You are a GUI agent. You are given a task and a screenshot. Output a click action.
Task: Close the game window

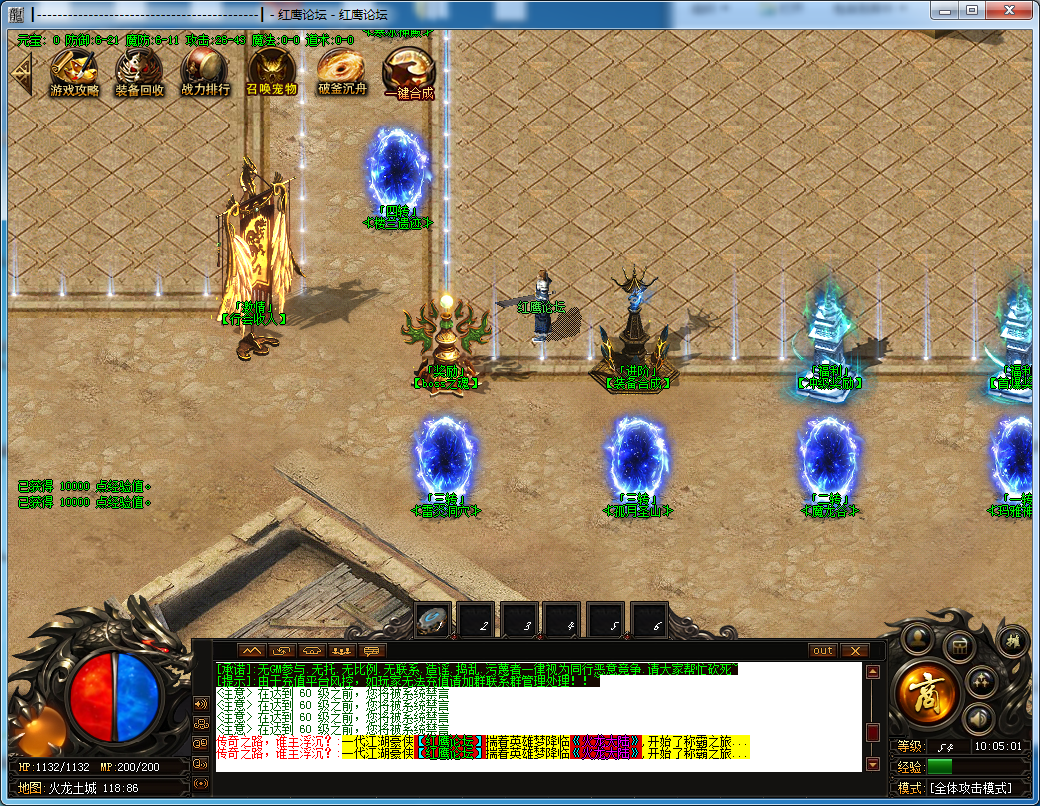(1010, 10)
